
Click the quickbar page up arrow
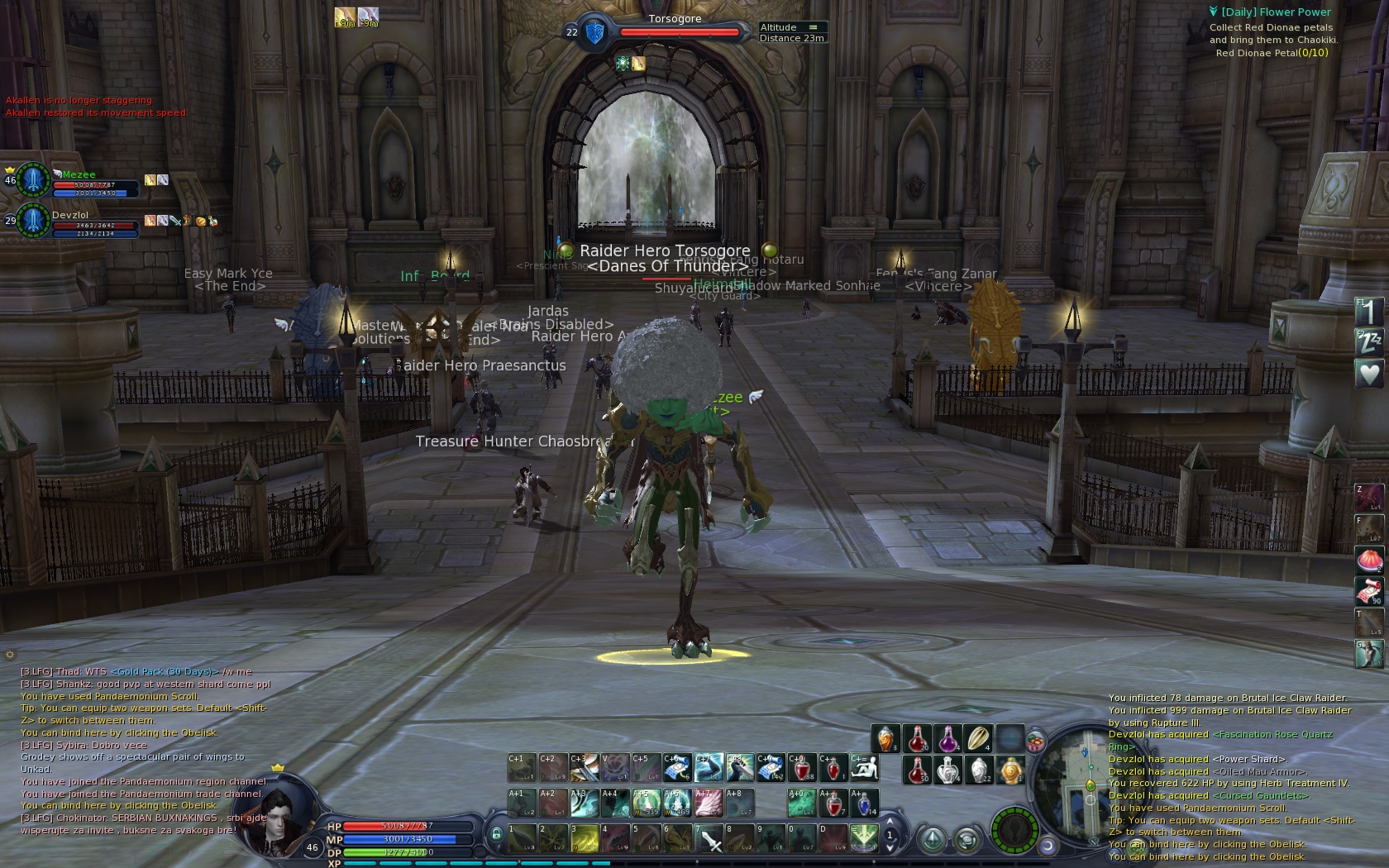pyautogui.click(x=890, y=822)
